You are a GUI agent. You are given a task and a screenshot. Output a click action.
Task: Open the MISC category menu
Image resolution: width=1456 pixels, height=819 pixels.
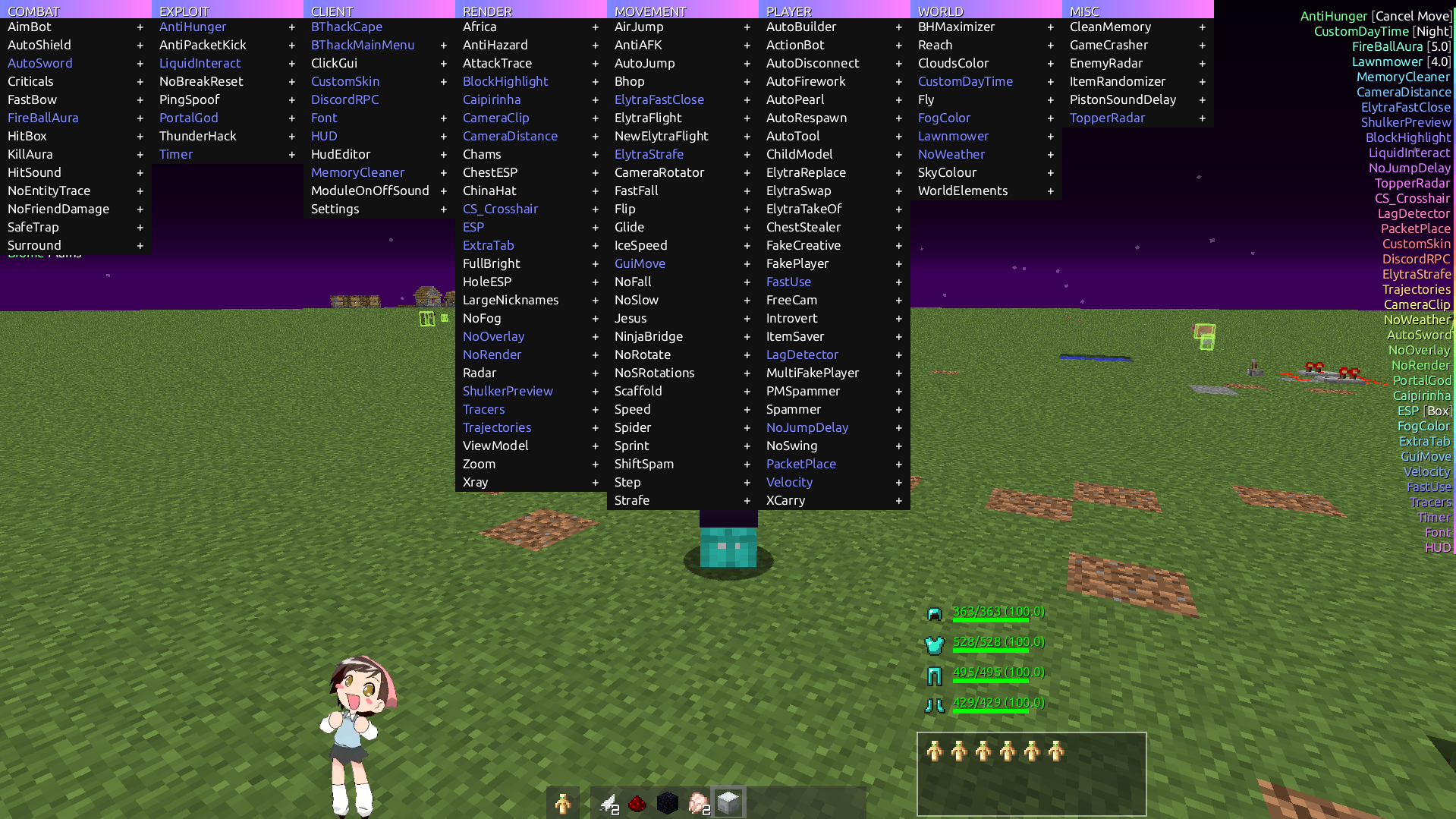point(1083,11)
